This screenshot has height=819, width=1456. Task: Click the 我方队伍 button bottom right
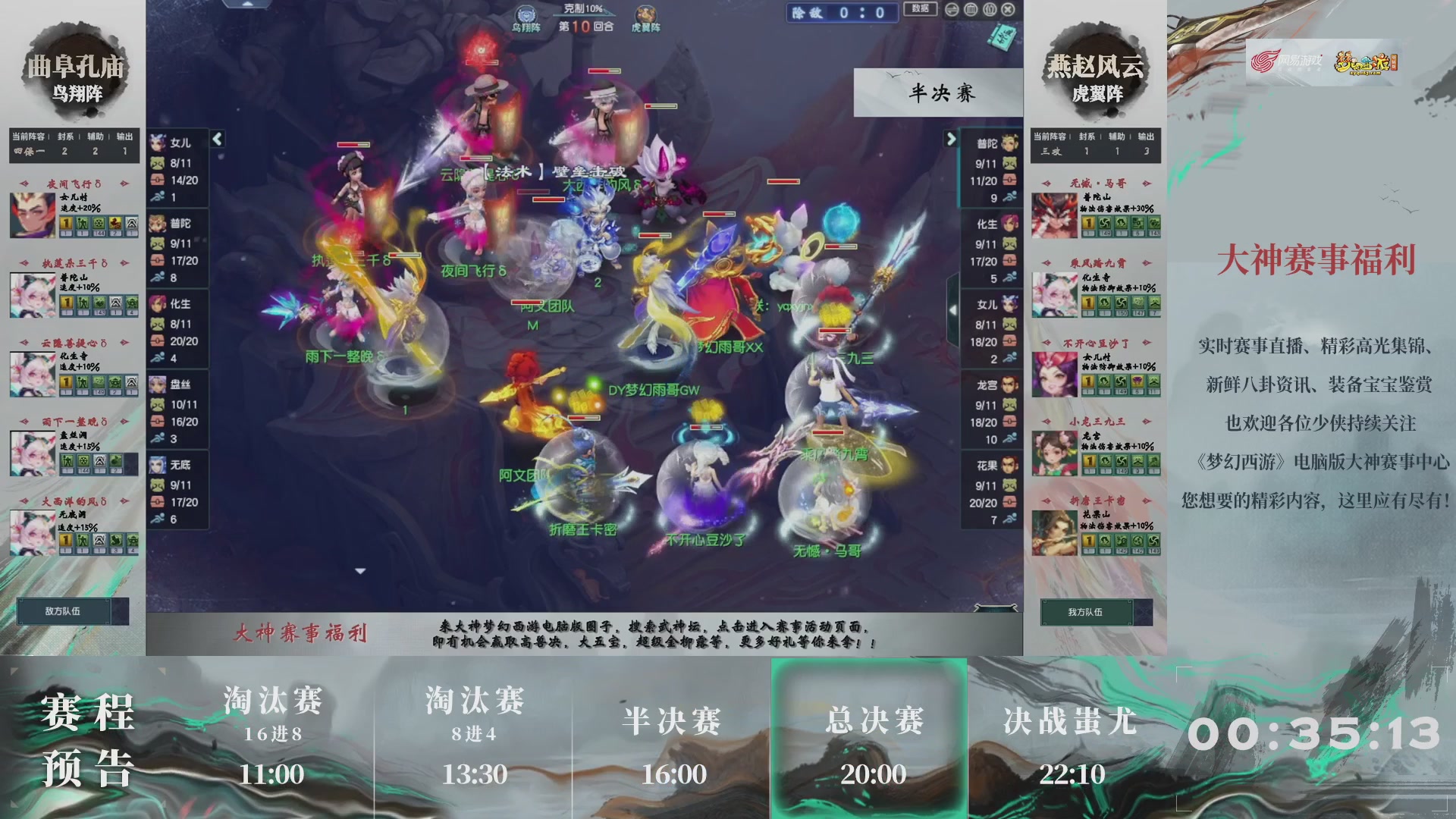1087,611
